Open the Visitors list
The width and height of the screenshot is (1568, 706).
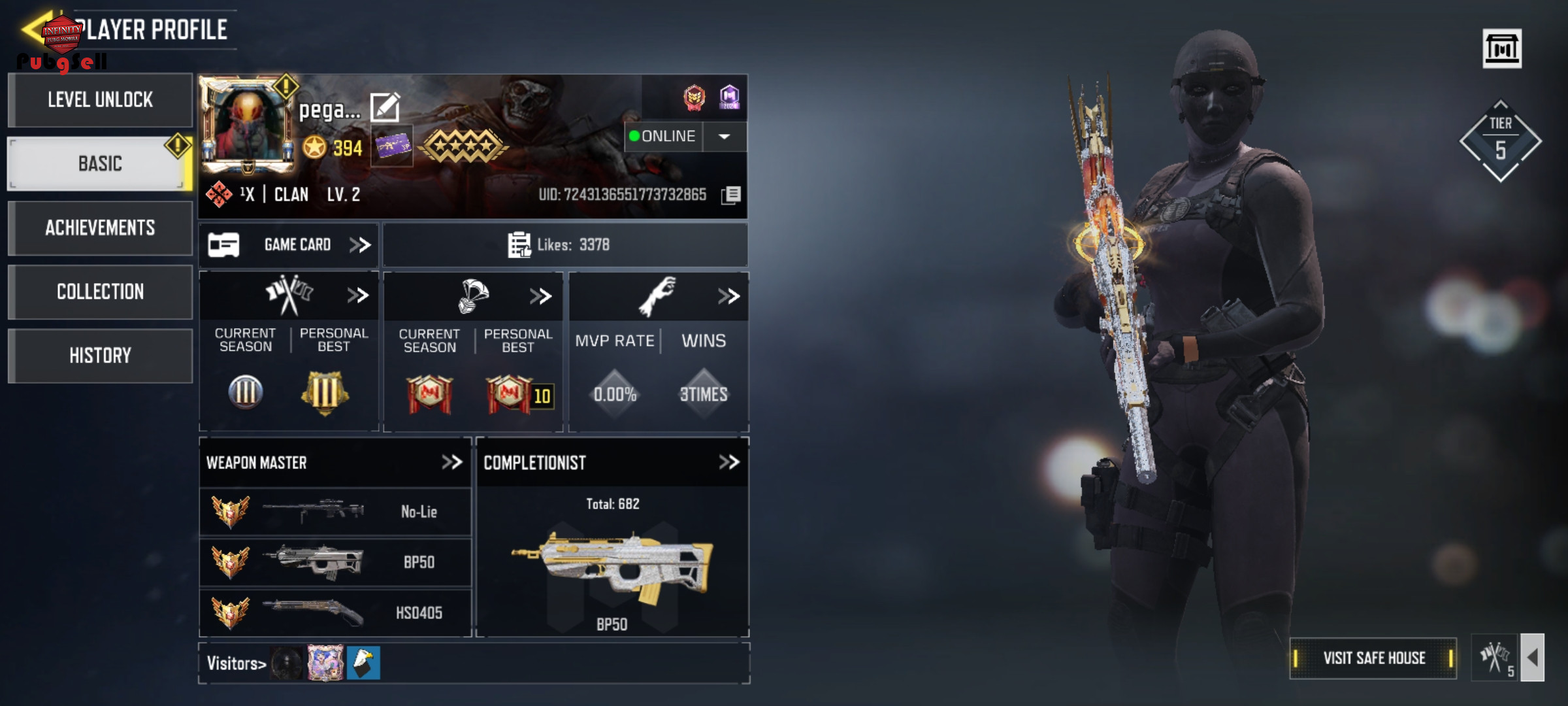(237, 664)
